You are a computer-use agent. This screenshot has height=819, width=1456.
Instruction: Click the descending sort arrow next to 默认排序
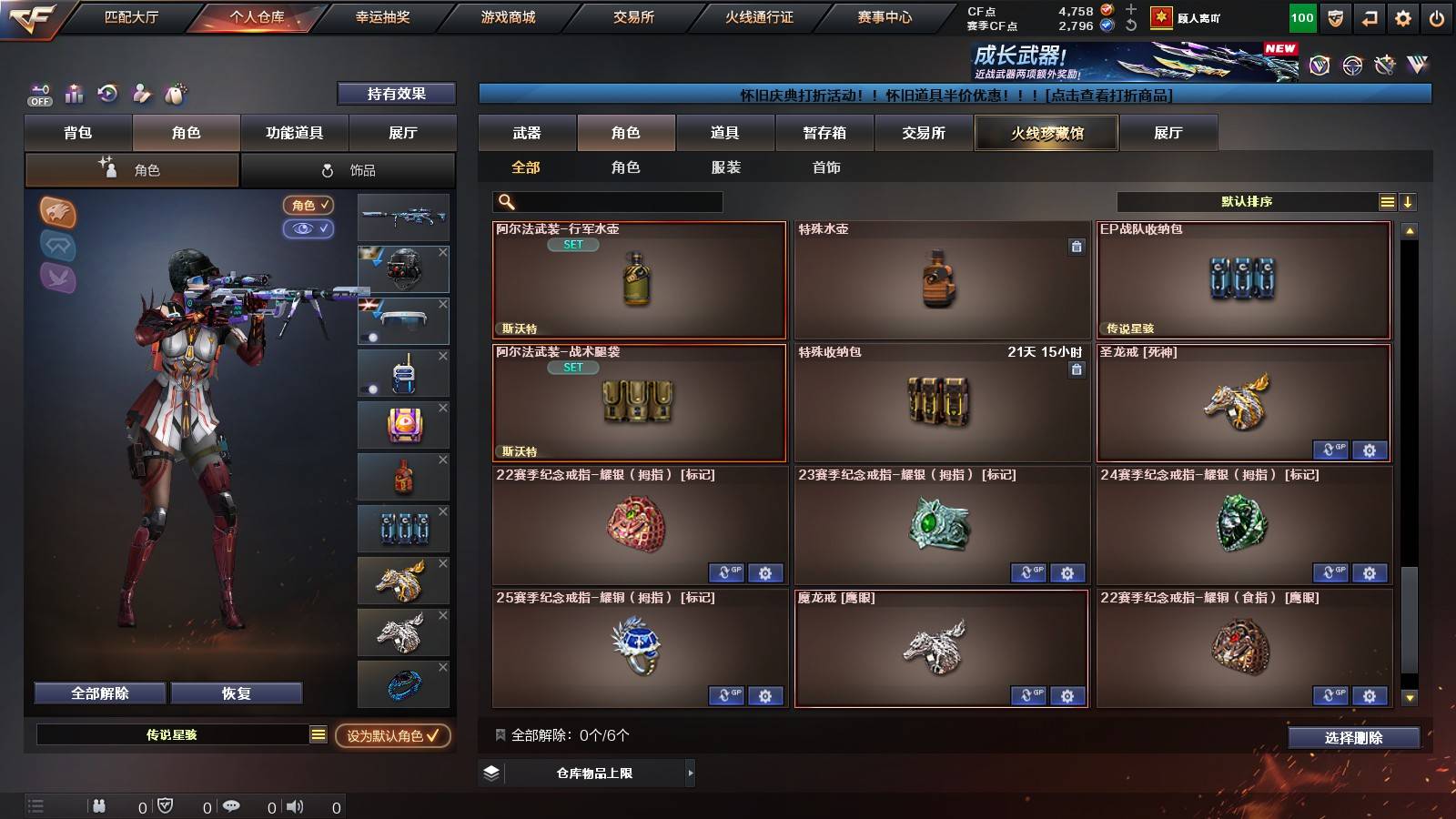point(1408,201)
